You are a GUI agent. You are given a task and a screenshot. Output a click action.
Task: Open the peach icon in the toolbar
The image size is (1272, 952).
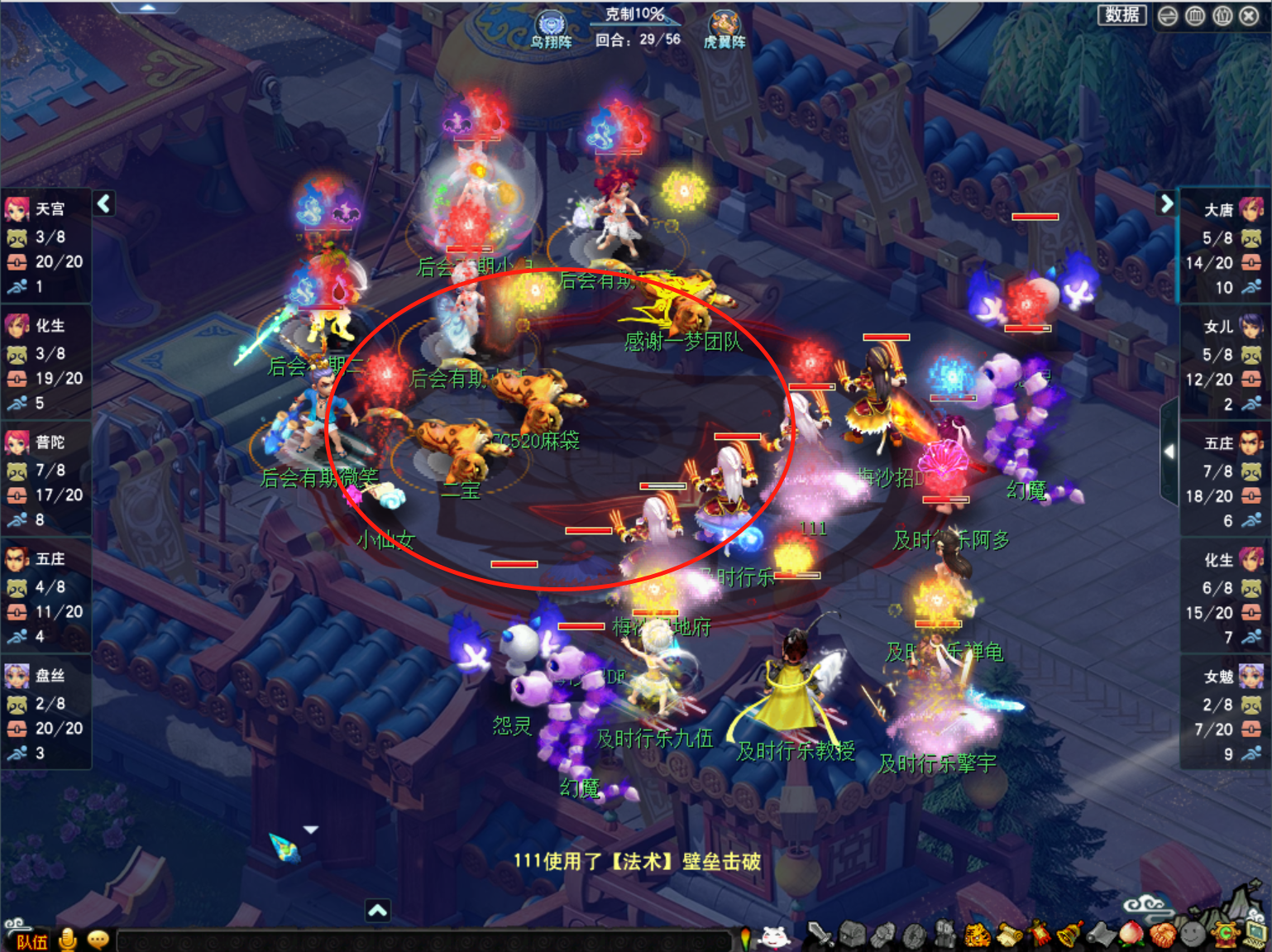pyautogui.click(x=1131, y=935)
